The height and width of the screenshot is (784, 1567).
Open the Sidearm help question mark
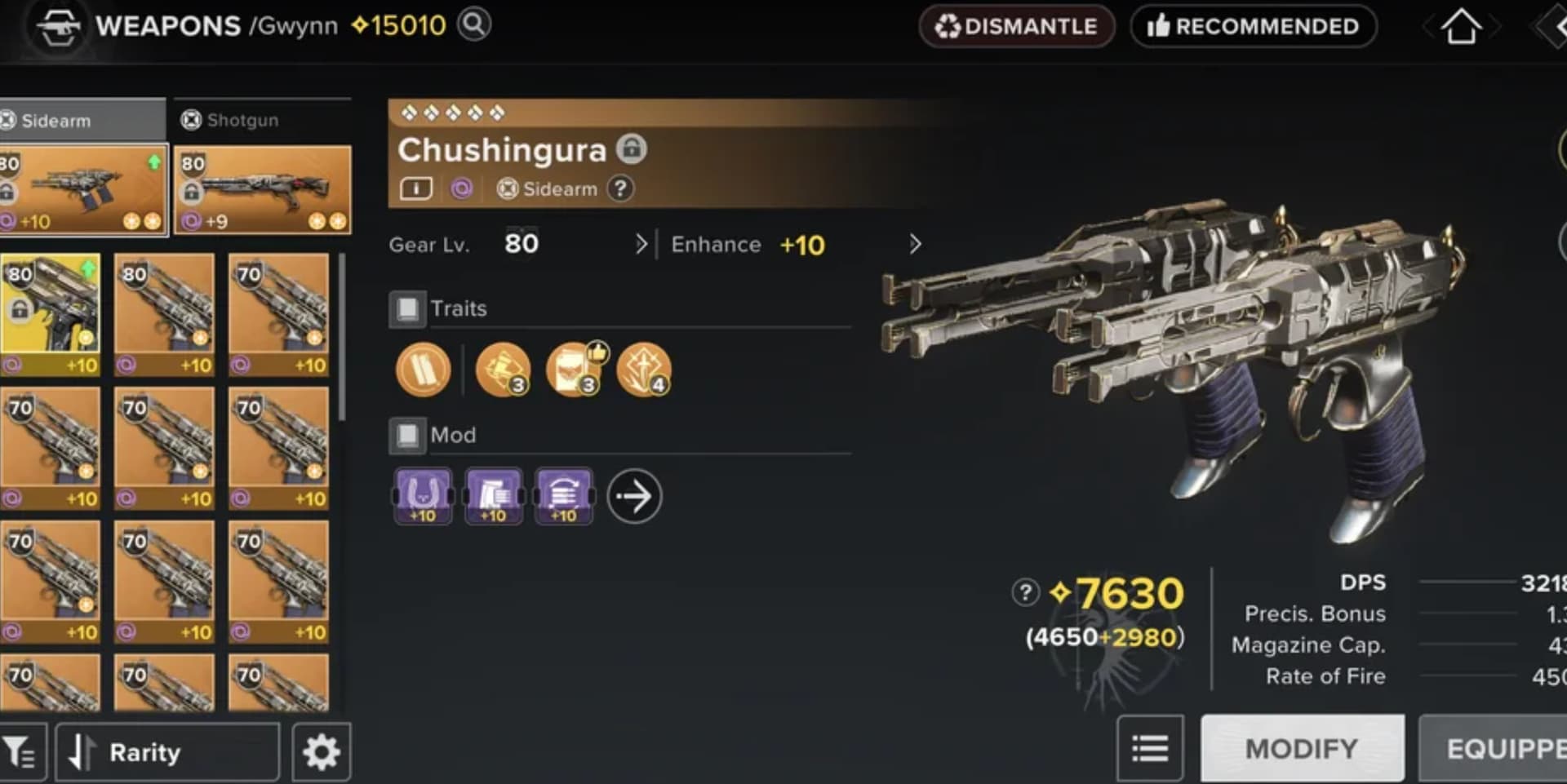click(x=620, y=189)
